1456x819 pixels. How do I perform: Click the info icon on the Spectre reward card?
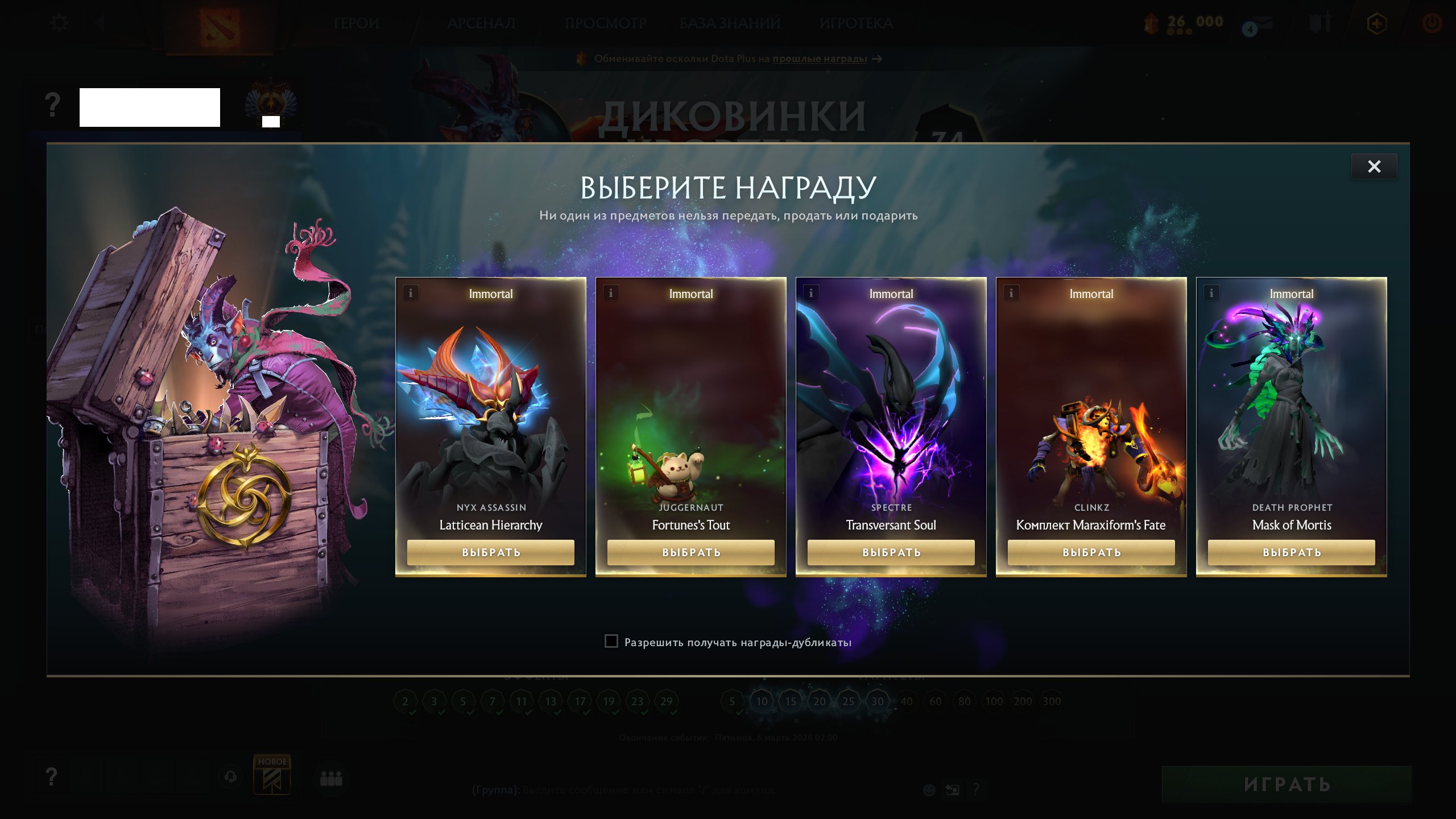tap(811, 293)
